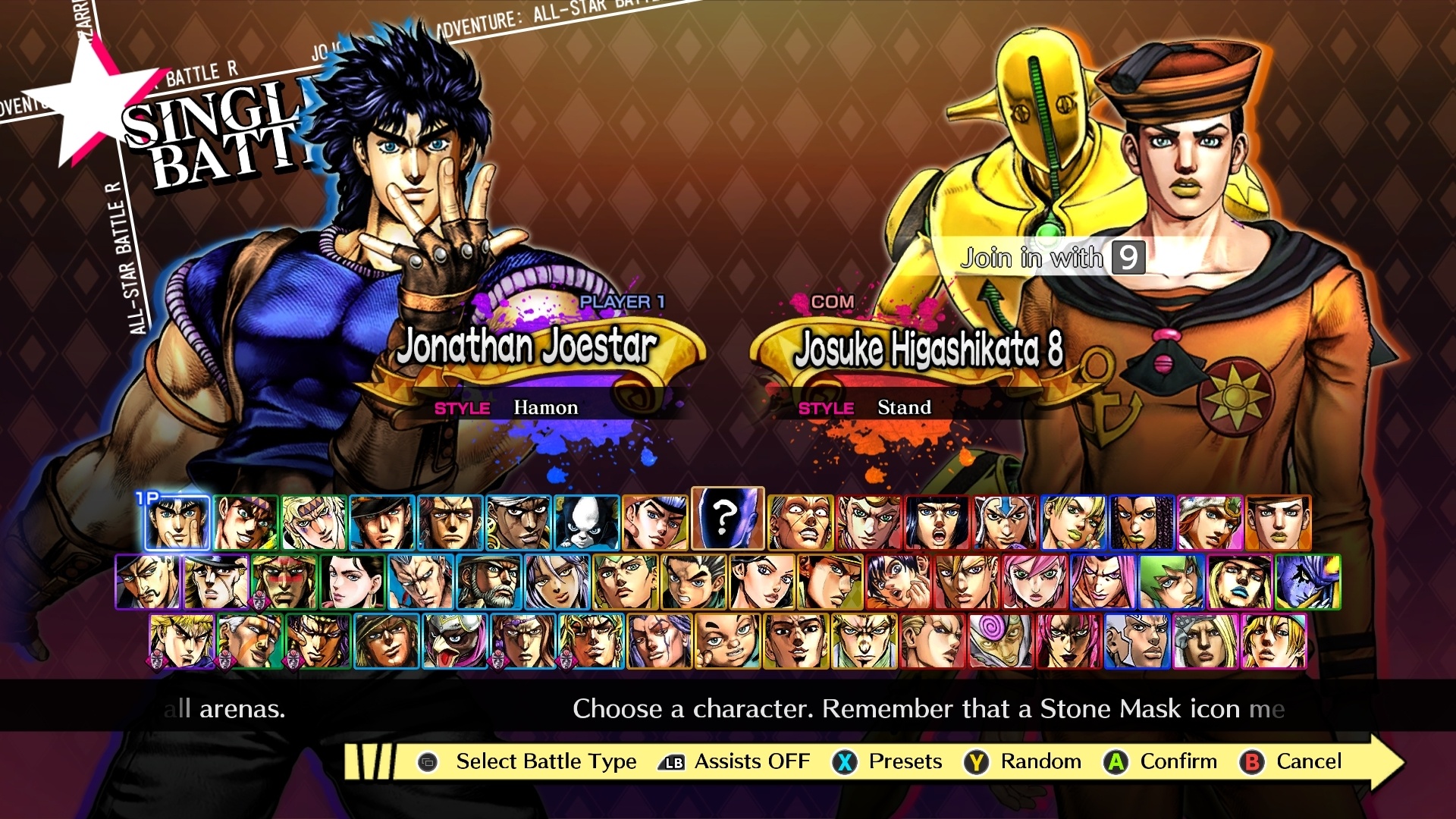1456x819 pixels.
Task: Select the Jonathan Joestar portrait tile
Action: [x=177, y=522]
